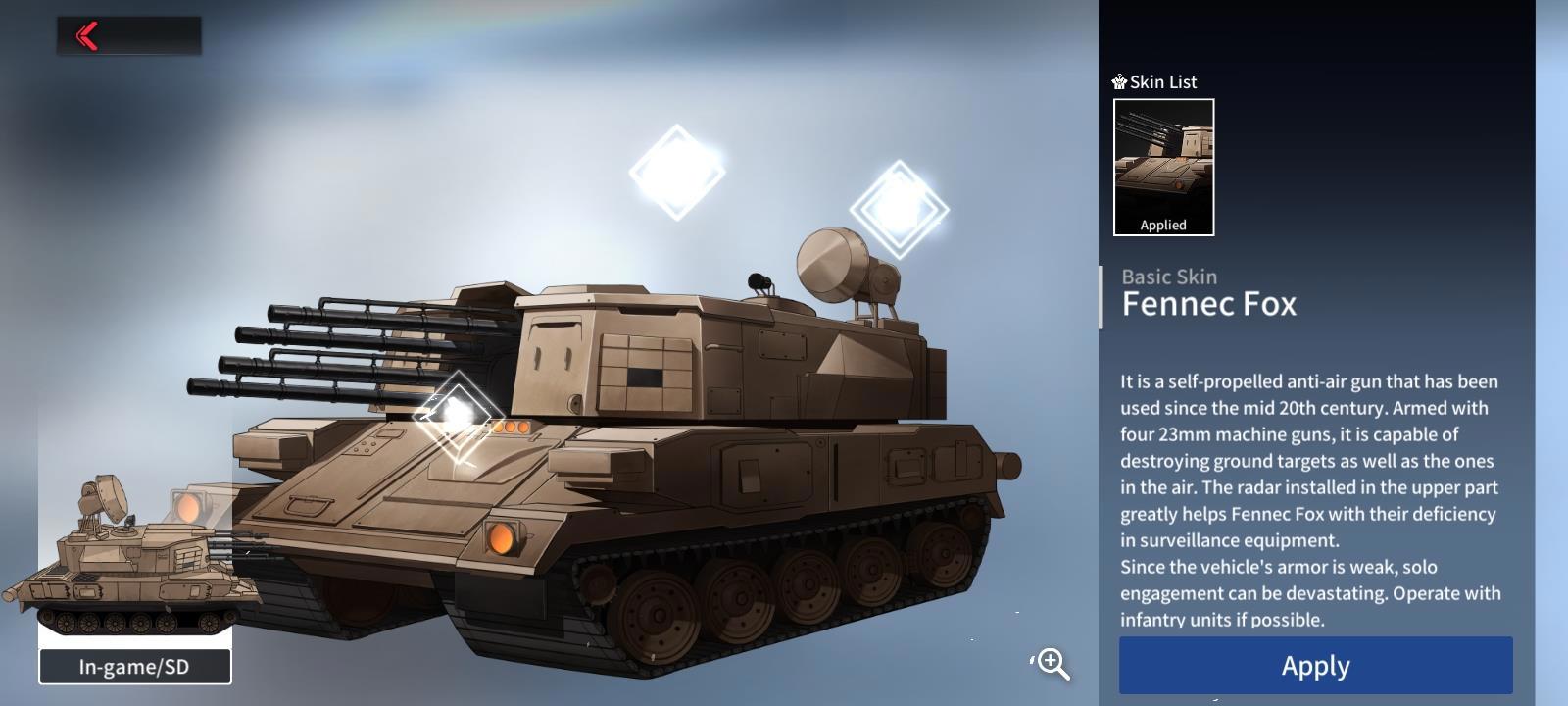Toggle the In-game/SD preview
Image resolution: width=1568 pixels, height=706 pixels.
click(135, 667)
